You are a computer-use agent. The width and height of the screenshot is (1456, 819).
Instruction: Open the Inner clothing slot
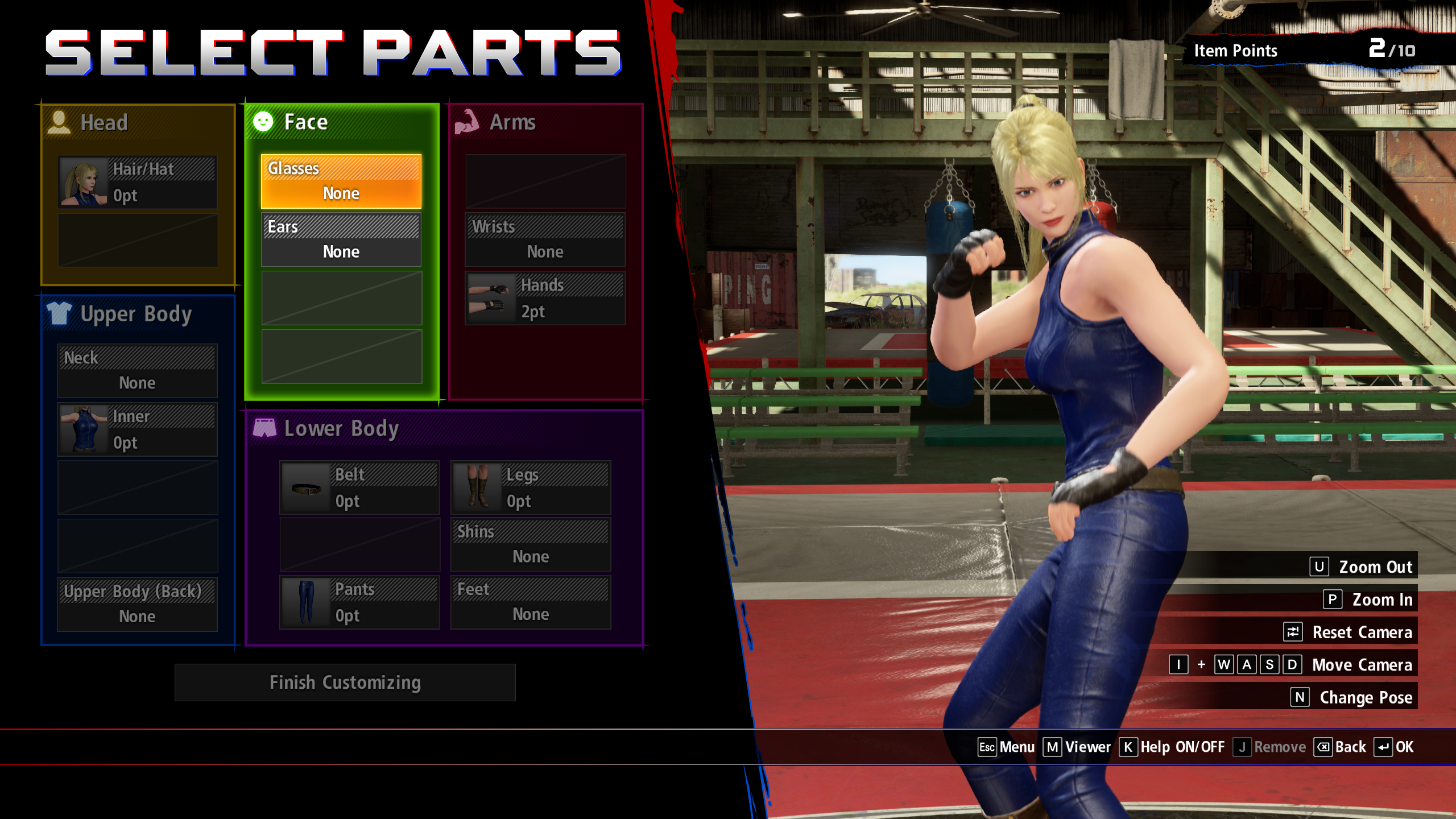[137, 429]
